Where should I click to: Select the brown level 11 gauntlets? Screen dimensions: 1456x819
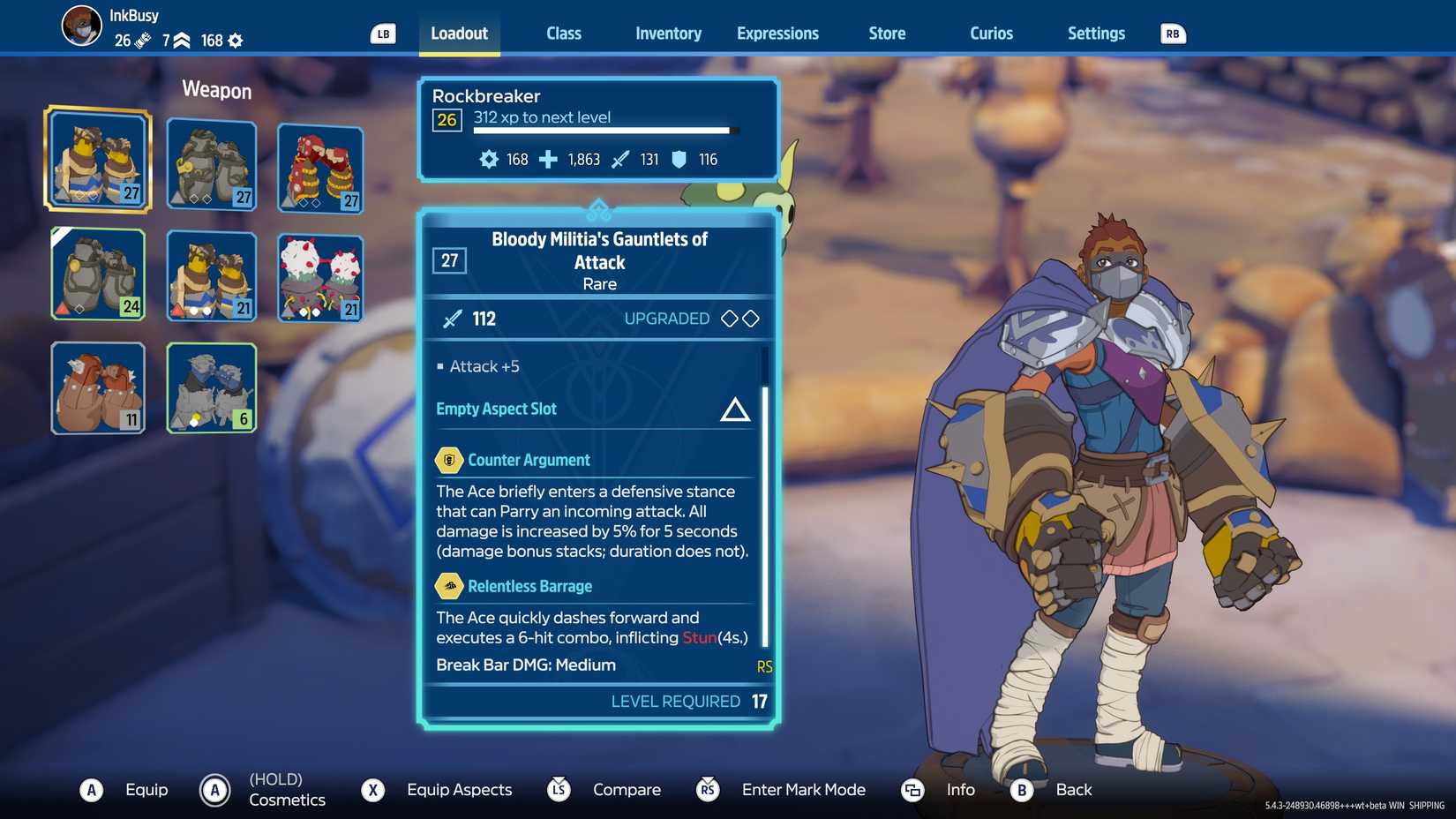(98, 388)
